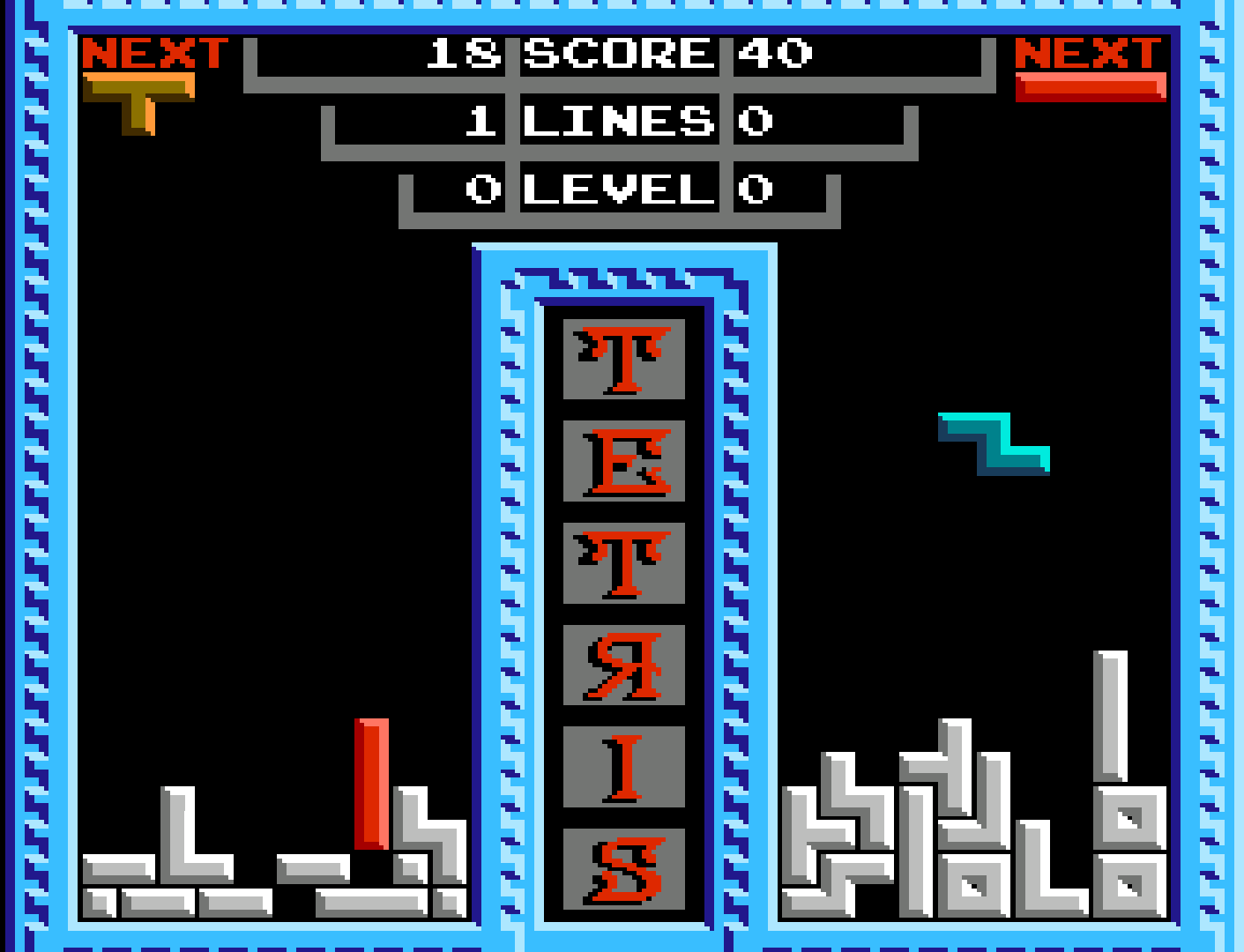Click the letter I tile in TETRIS logo
Screen dimensions: 1244x952
622,767
